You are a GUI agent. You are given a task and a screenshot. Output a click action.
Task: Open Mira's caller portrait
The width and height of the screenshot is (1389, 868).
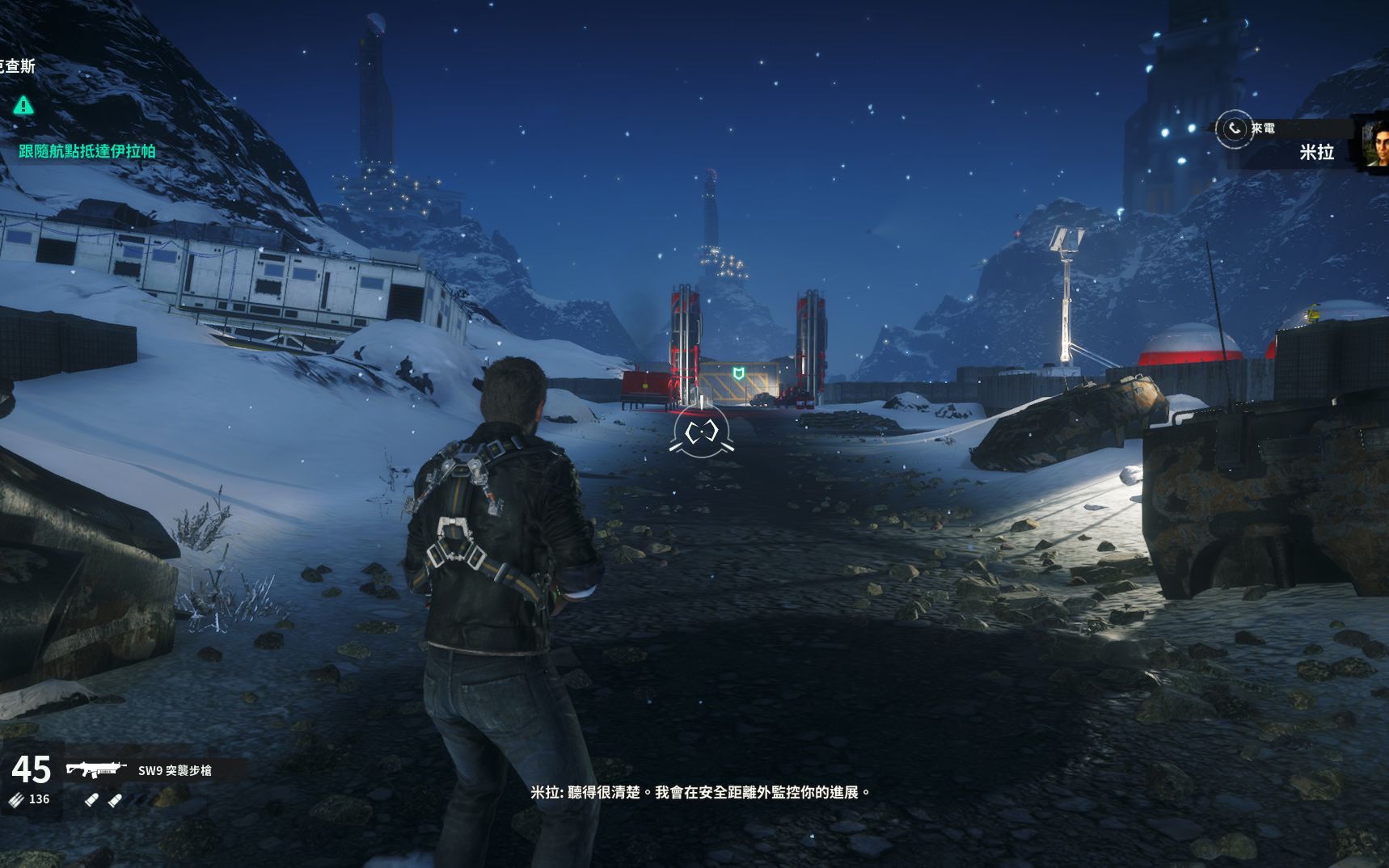(1374, 144)
